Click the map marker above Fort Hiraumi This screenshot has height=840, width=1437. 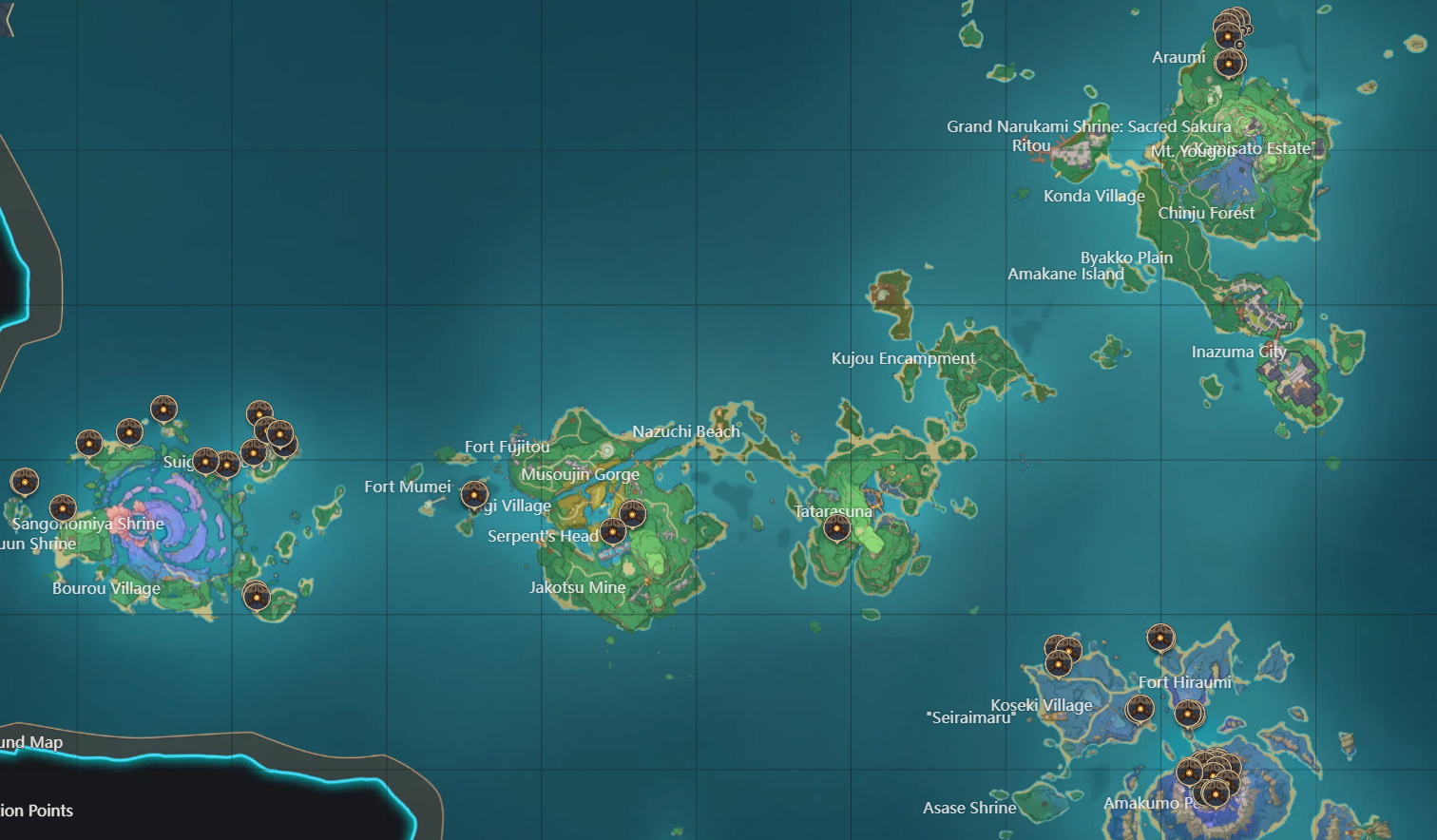pyautogui.click(x=1160, y=638)
